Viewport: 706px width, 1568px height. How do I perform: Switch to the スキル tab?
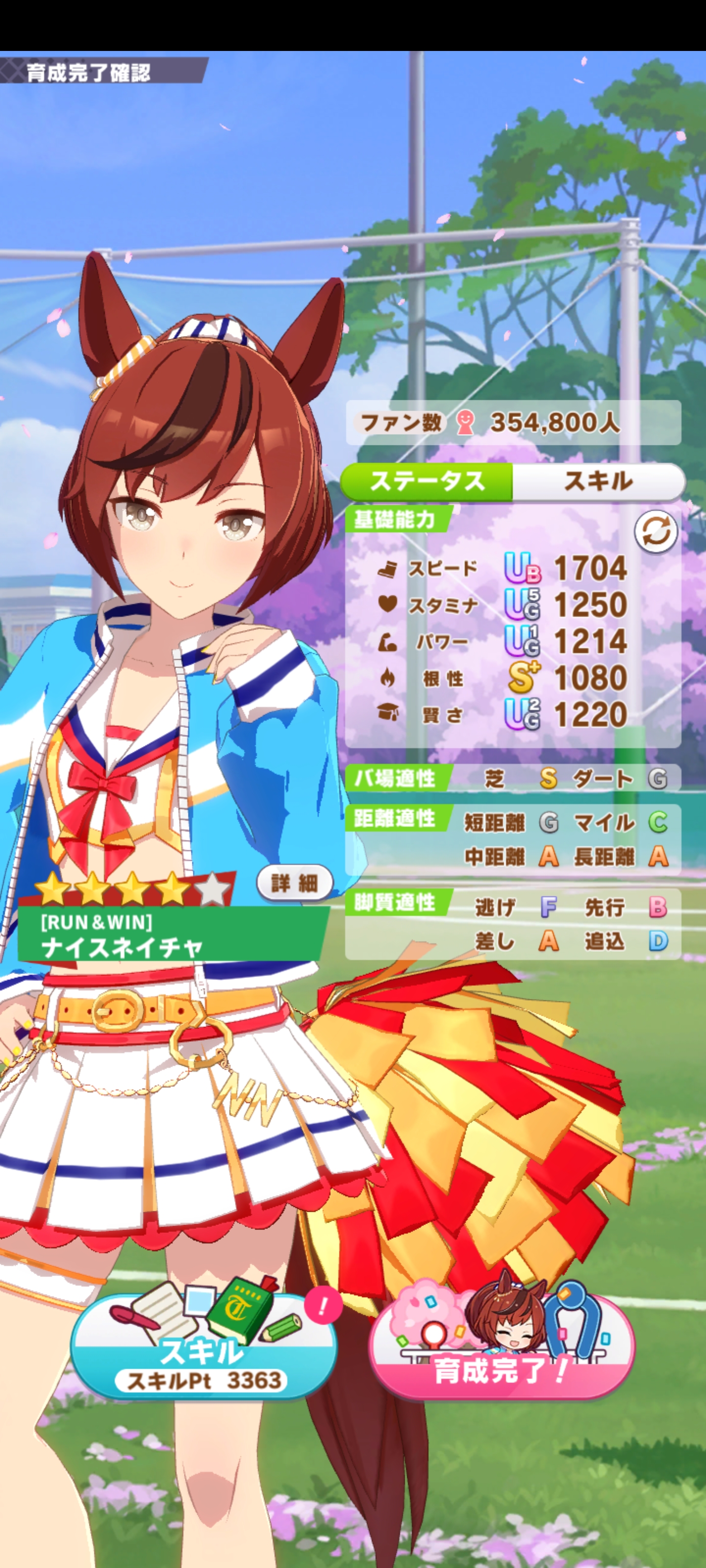pos(598,482)
